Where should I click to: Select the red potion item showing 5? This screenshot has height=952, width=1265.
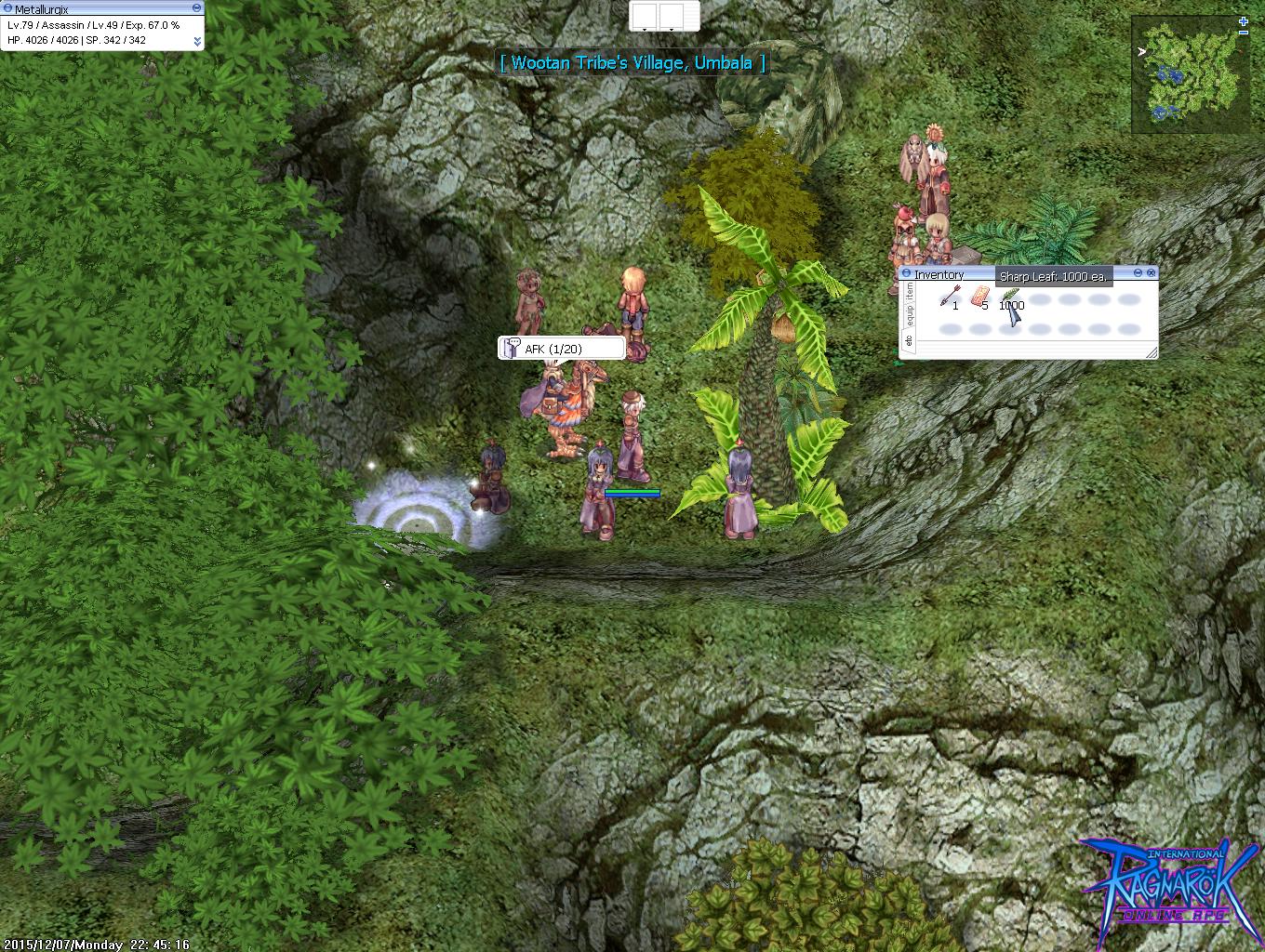979,294
